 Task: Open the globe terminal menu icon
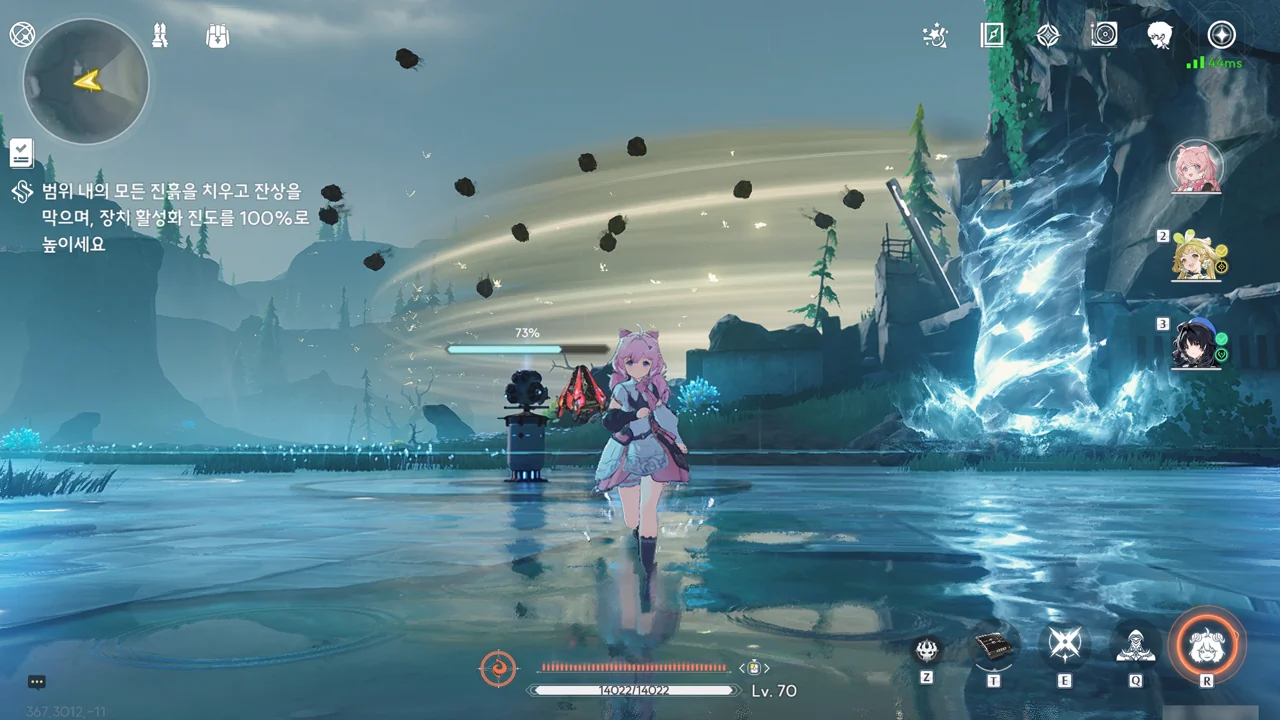click(x=22, y=35)
